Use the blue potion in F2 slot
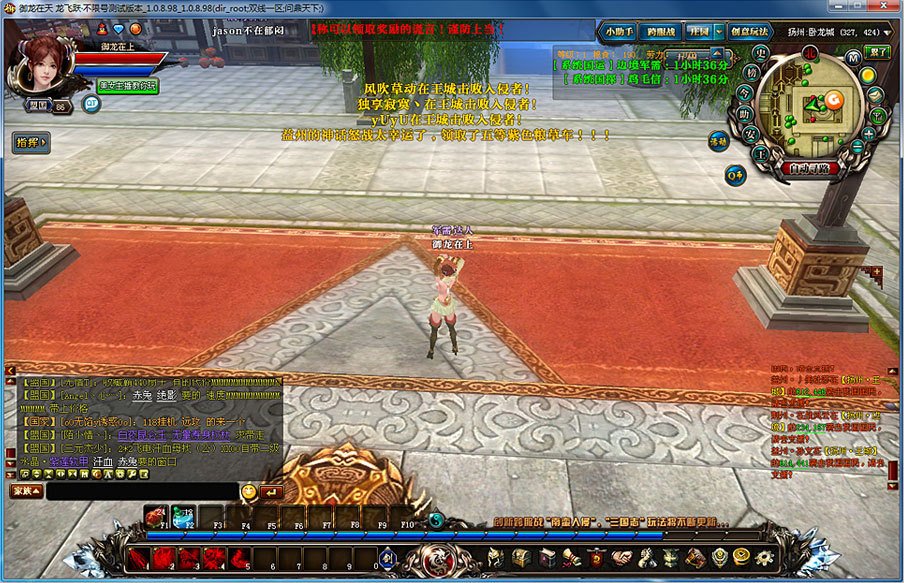The image size is (904, 583). click(x=183, y=515)
